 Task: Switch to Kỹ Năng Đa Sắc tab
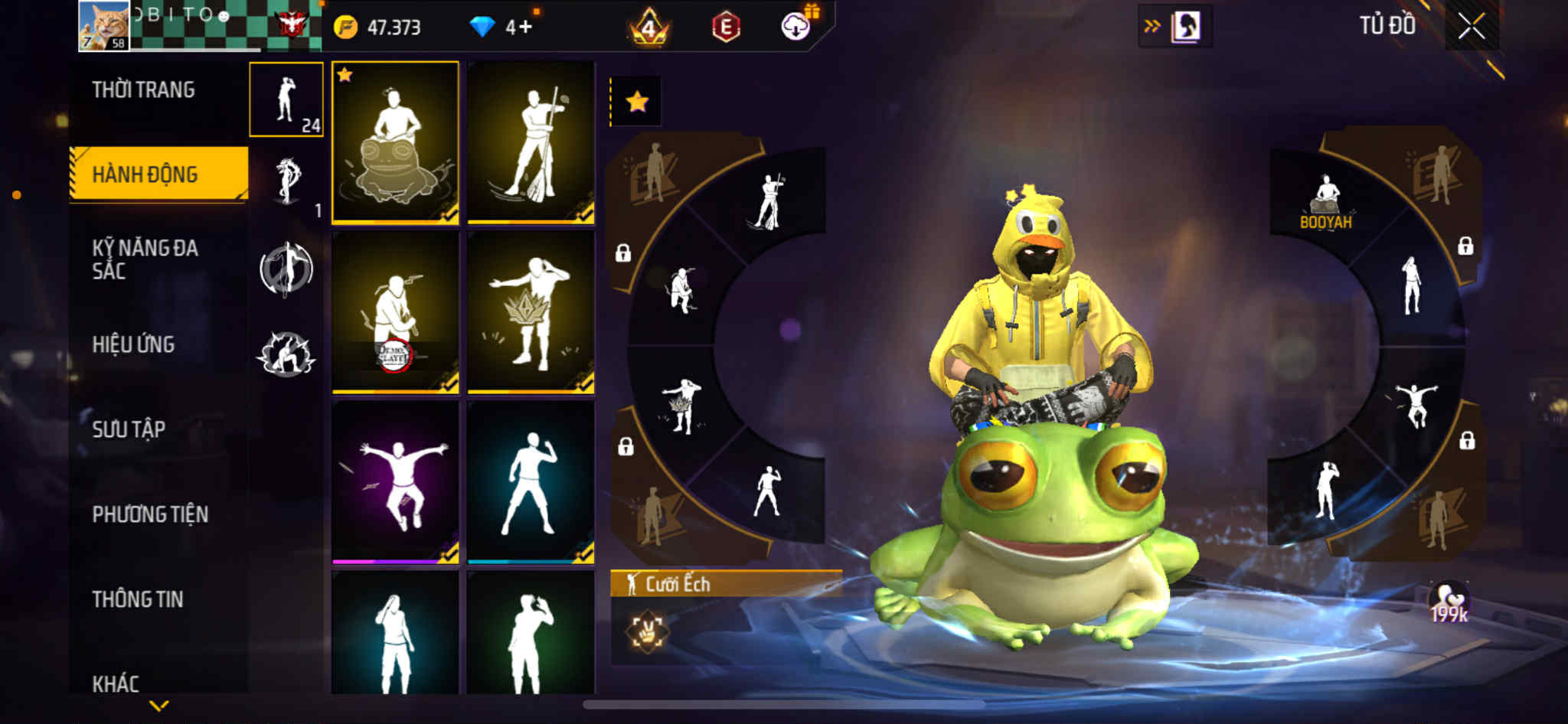(145, 259)
